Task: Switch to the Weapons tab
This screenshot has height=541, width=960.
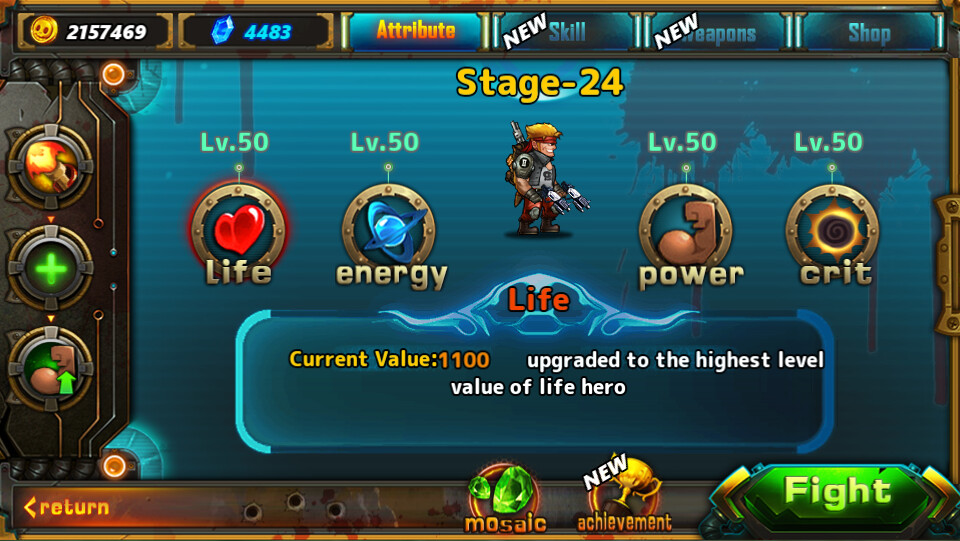Action: coord(719,33)
